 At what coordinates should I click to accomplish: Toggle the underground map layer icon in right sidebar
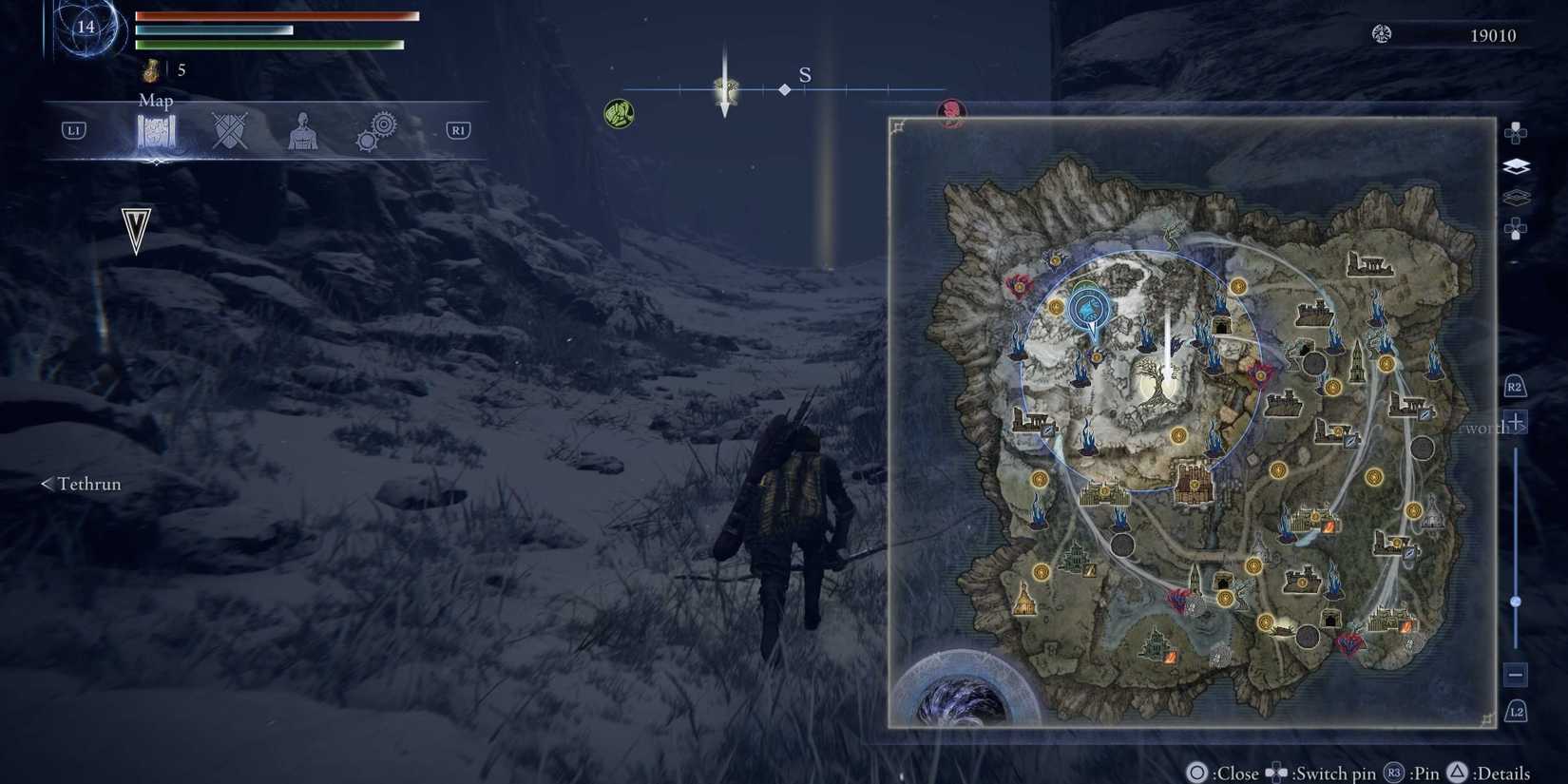[x=1516, y=197]
